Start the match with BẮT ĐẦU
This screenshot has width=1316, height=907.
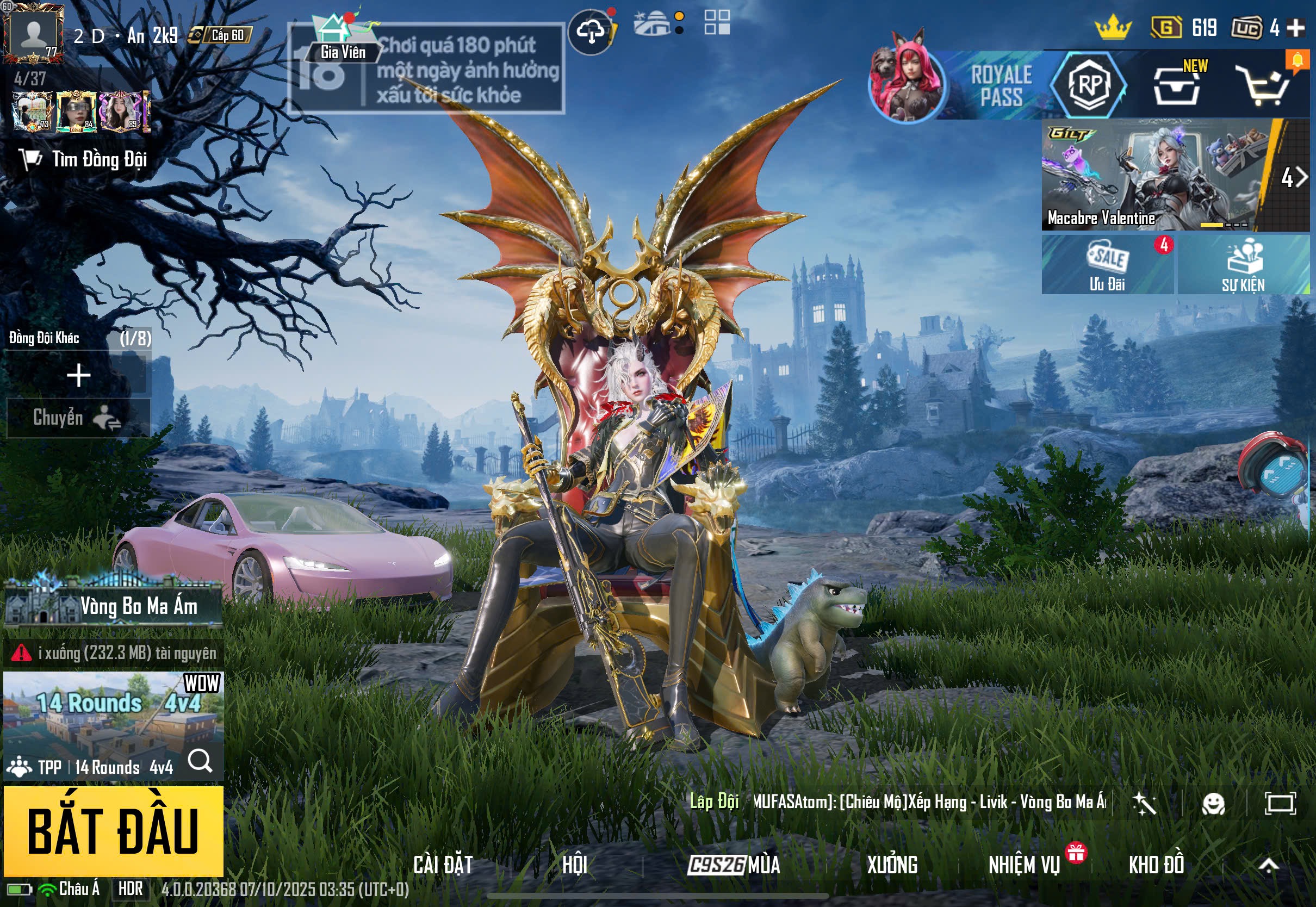tap(113, 830)
